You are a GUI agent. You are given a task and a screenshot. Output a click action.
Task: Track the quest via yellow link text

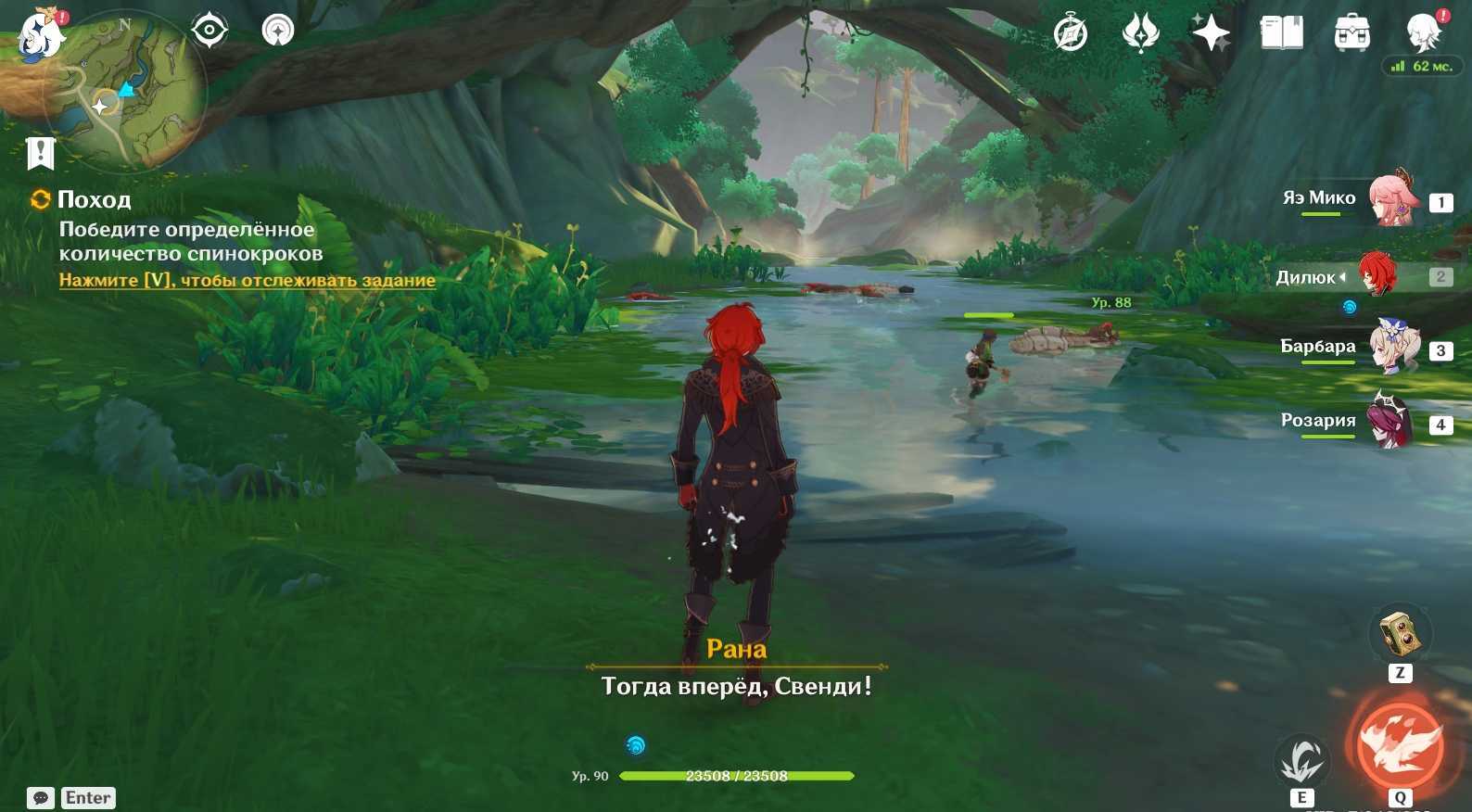pyautogui.click(x=247, y=280)
